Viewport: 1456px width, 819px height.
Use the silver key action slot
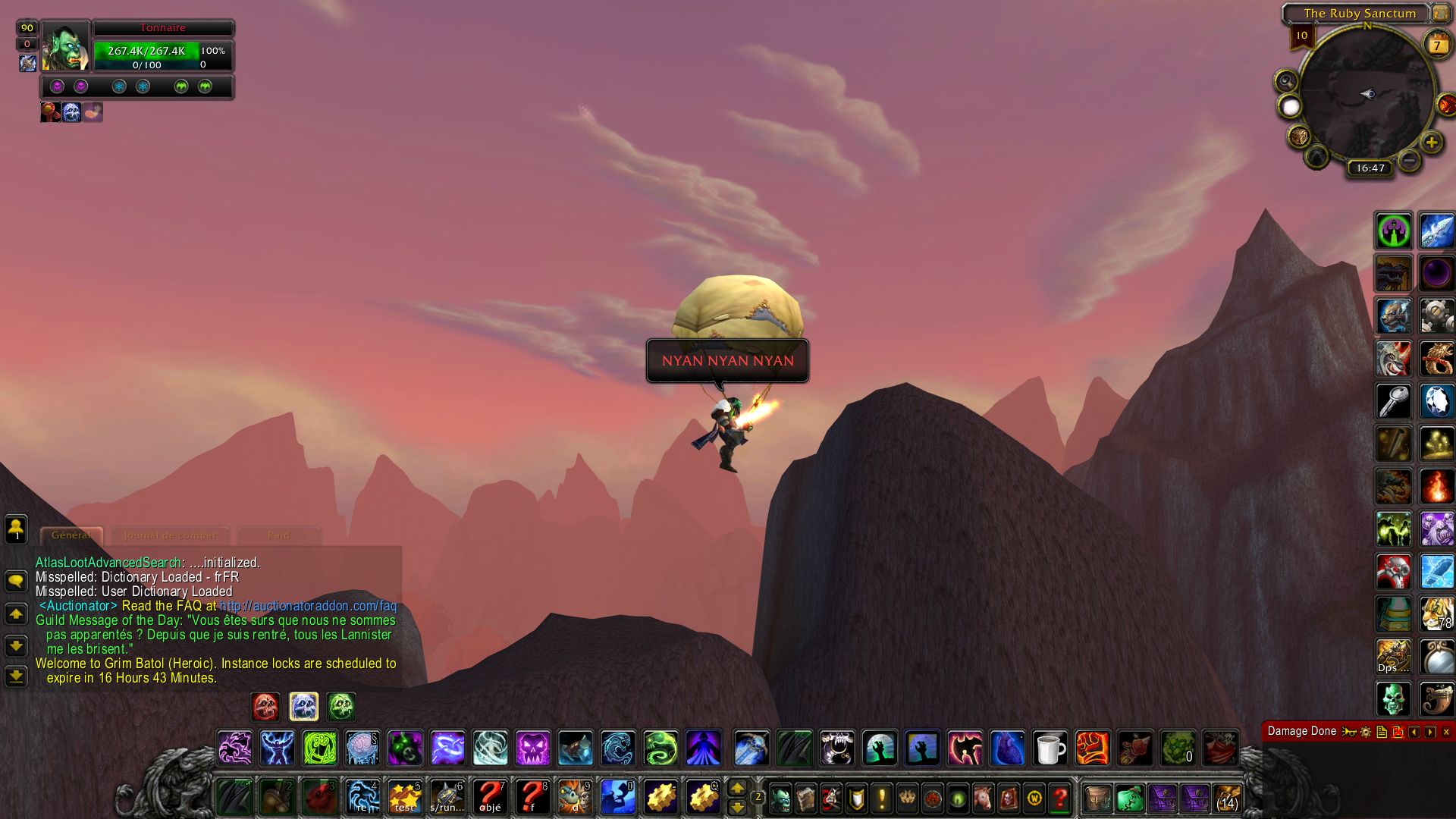coord(1394,401)
